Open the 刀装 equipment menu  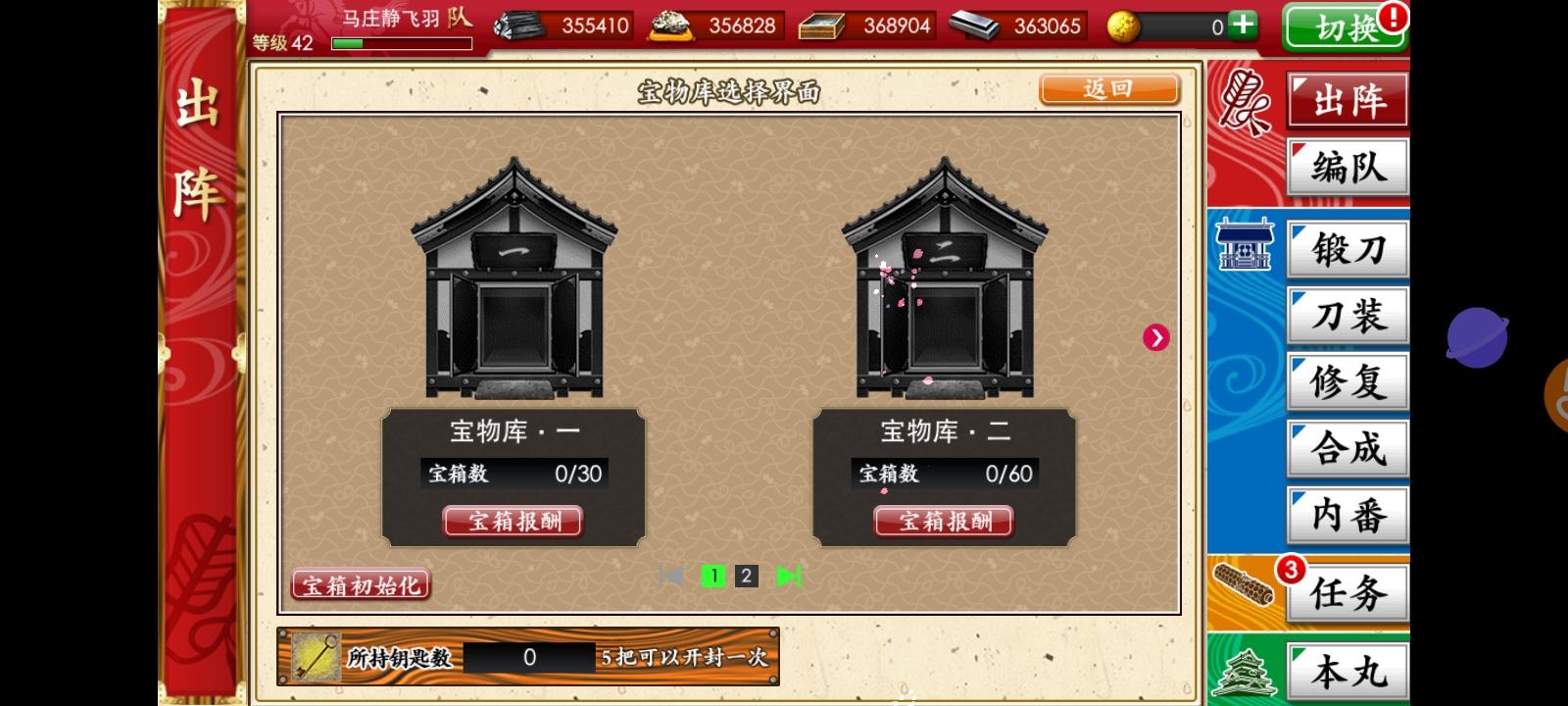(x=1347, y=316)
